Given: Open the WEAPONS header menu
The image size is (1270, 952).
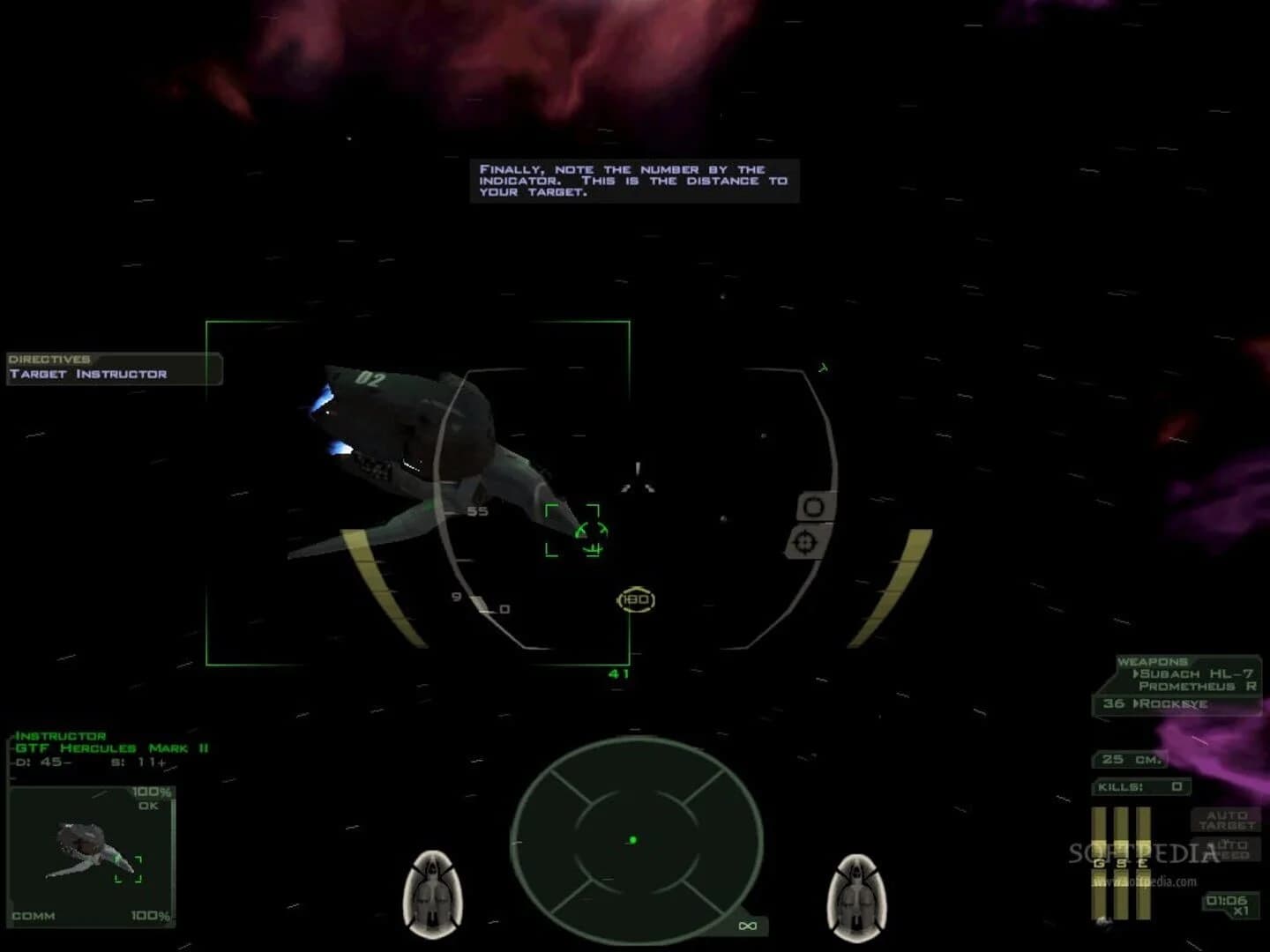Looking at the screenshot, I should (1152, 660).
